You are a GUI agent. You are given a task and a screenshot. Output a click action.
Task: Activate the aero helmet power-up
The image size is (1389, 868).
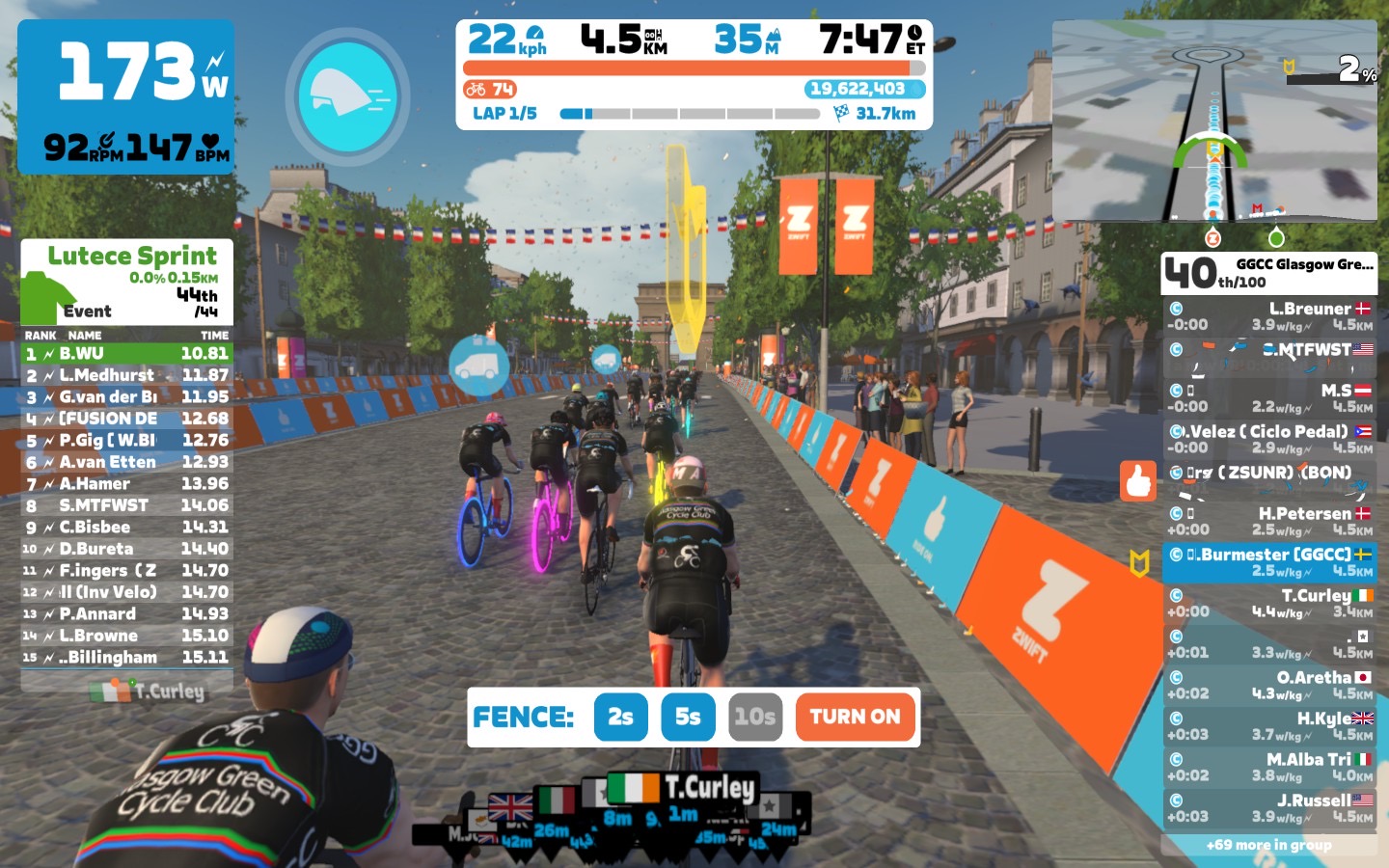347,96
